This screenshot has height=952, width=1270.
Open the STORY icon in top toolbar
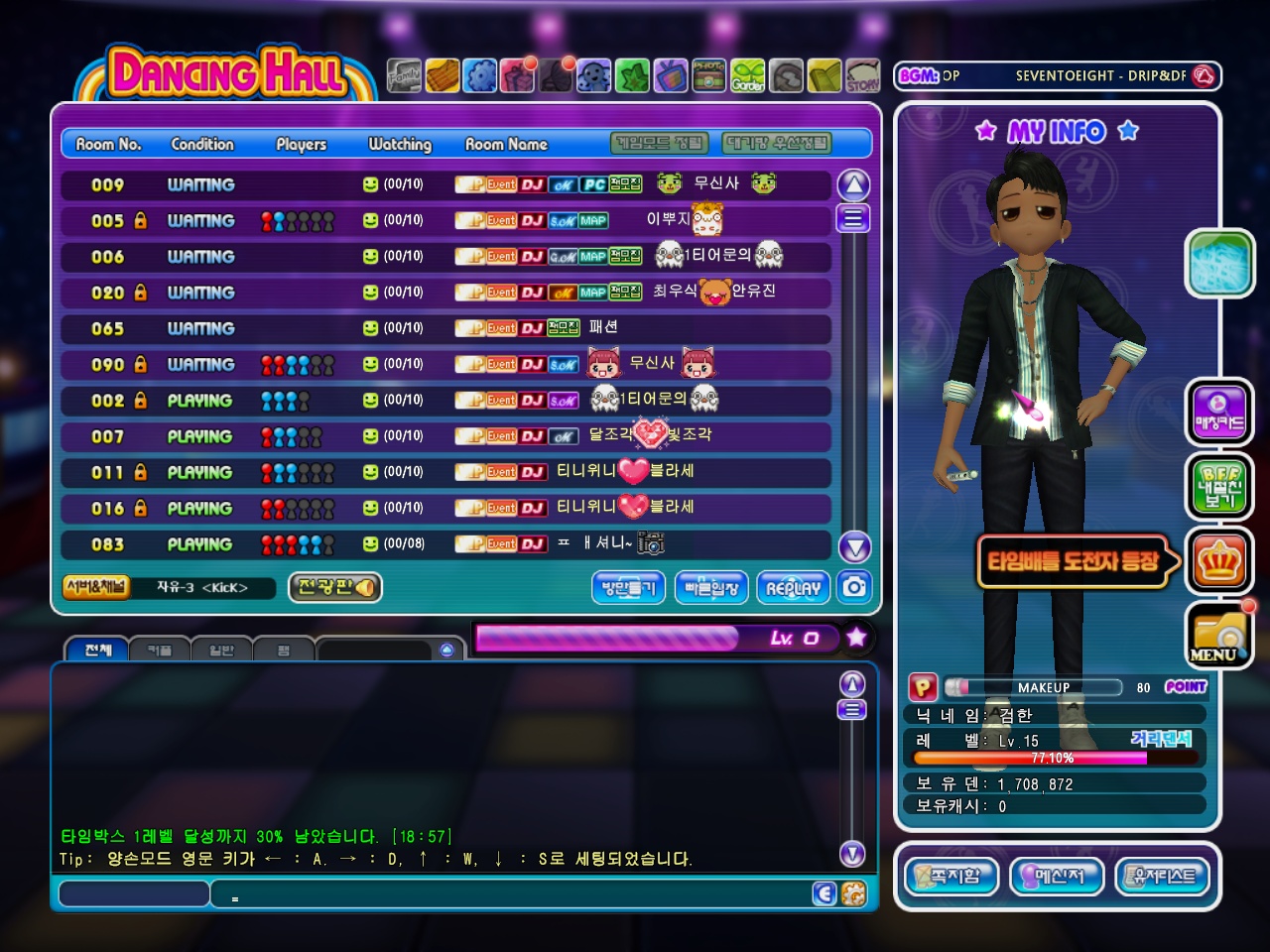pyautogui.click(x=862, y=75)
